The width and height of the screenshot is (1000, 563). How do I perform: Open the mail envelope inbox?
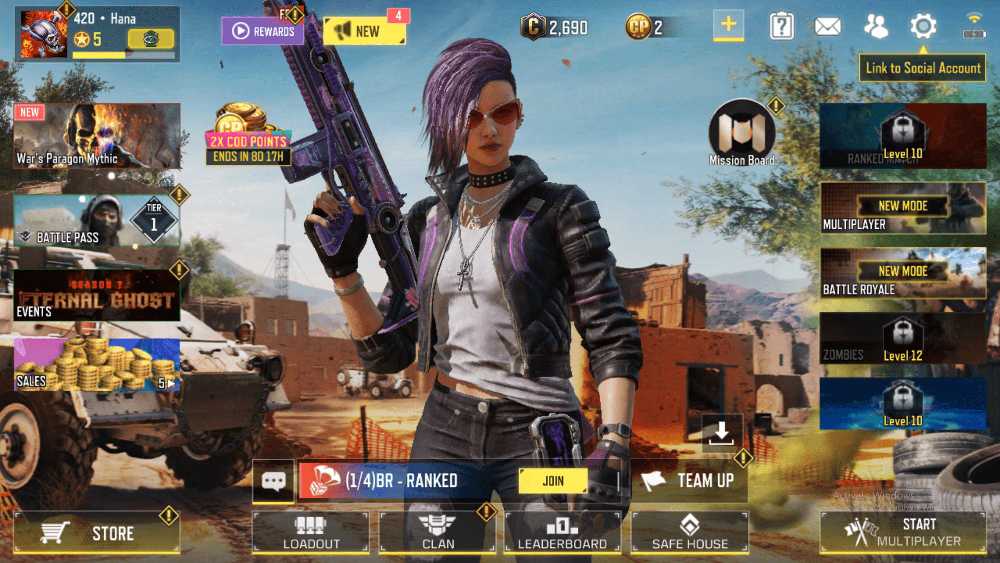click(827, 27)
